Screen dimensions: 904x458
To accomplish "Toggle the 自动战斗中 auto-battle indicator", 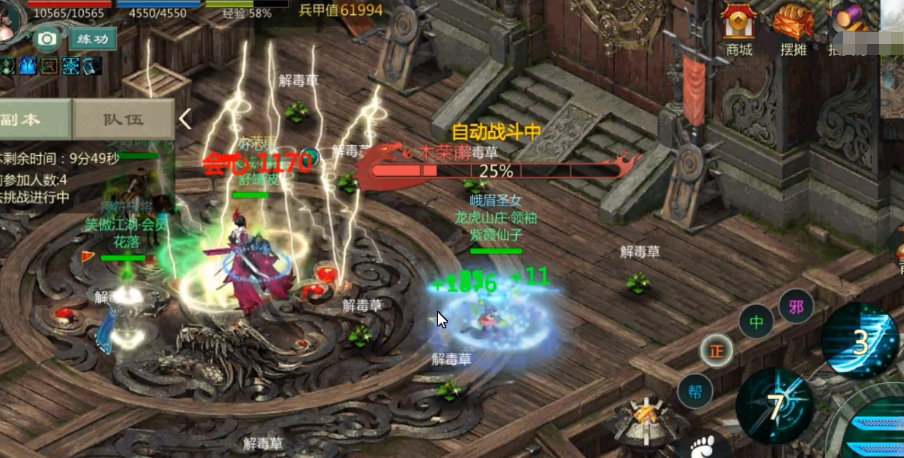I will pos(496,132).
